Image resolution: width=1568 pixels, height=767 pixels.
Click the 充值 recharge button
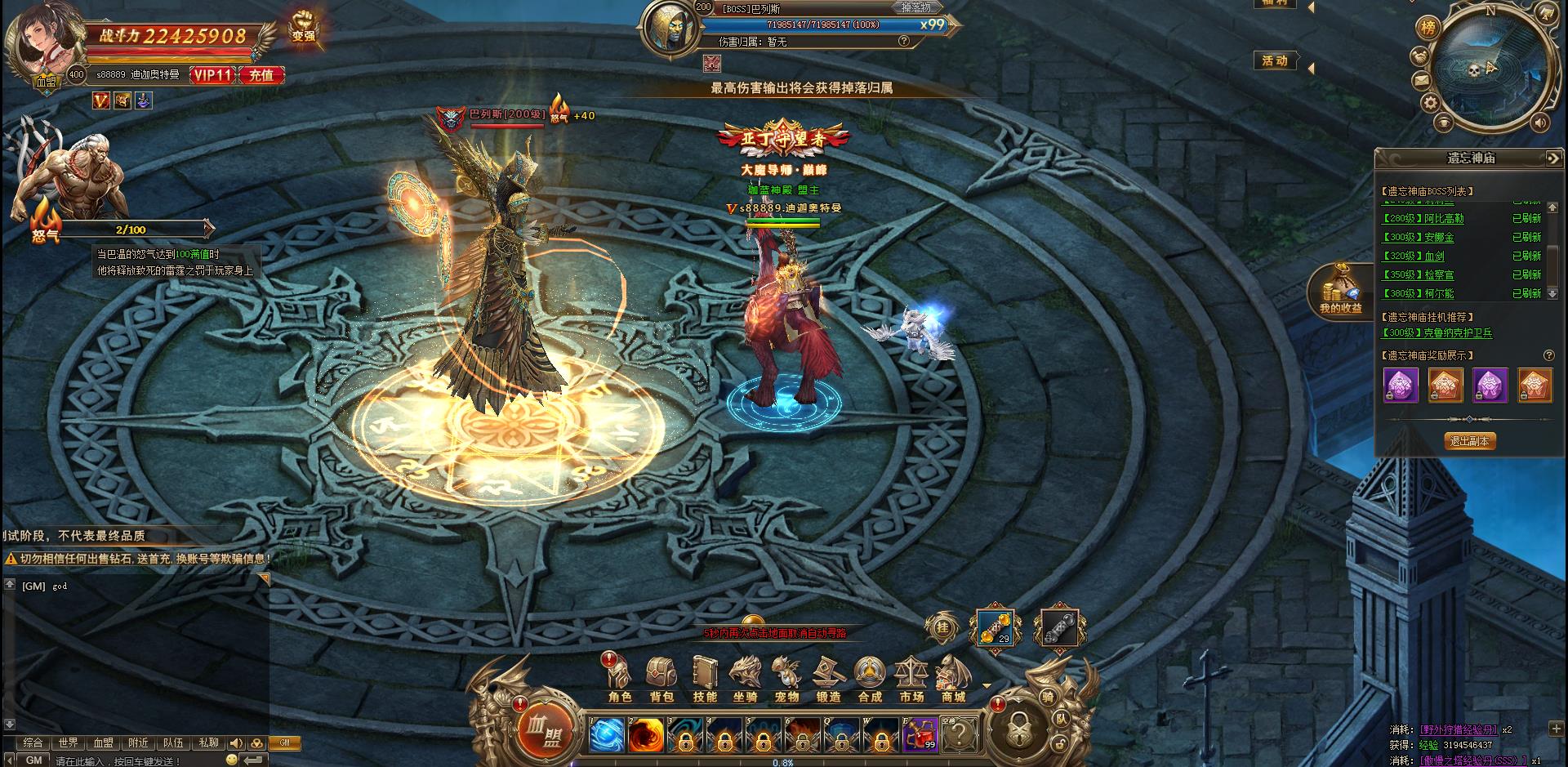click(x=261, y=75)
